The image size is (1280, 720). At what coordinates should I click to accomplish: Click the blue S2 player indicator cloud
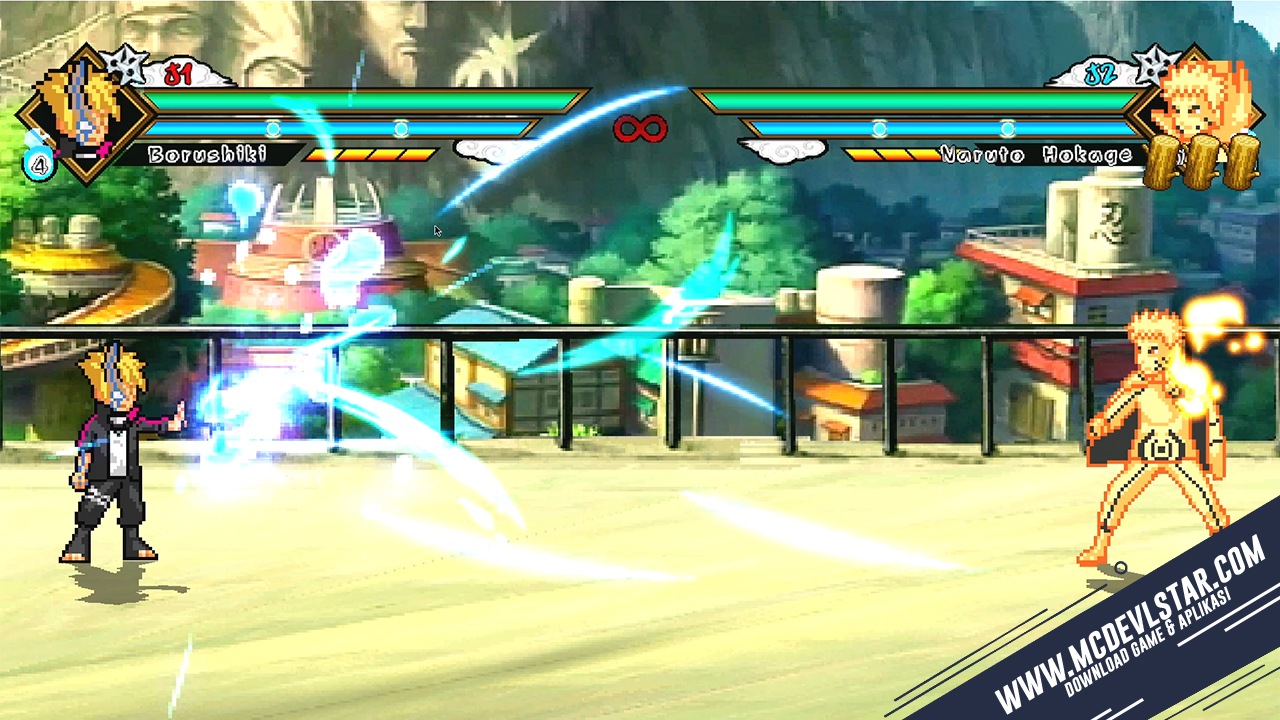(1099, 73)
